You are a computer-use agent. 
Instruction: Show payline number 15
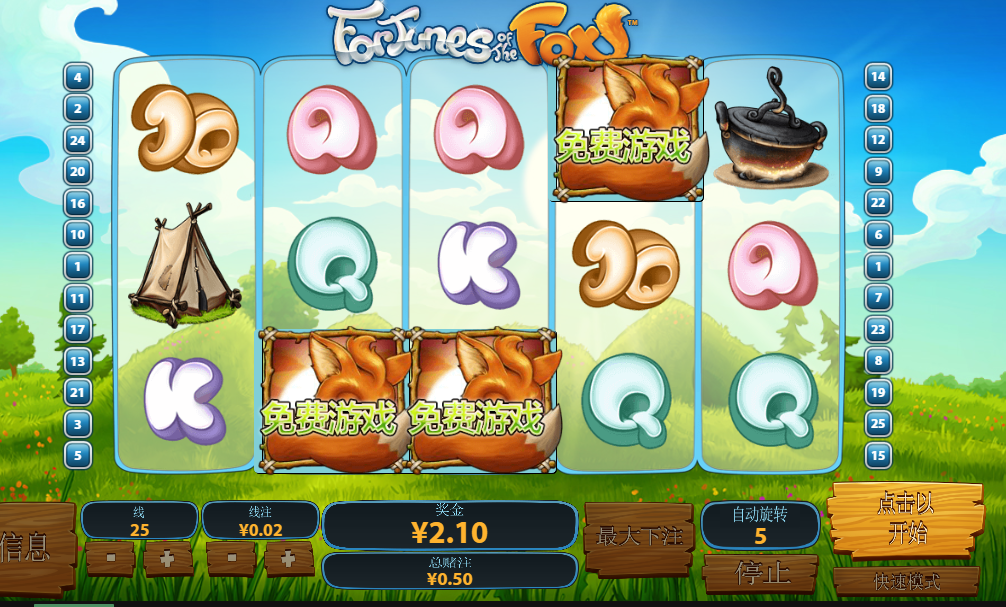point(878,455)
